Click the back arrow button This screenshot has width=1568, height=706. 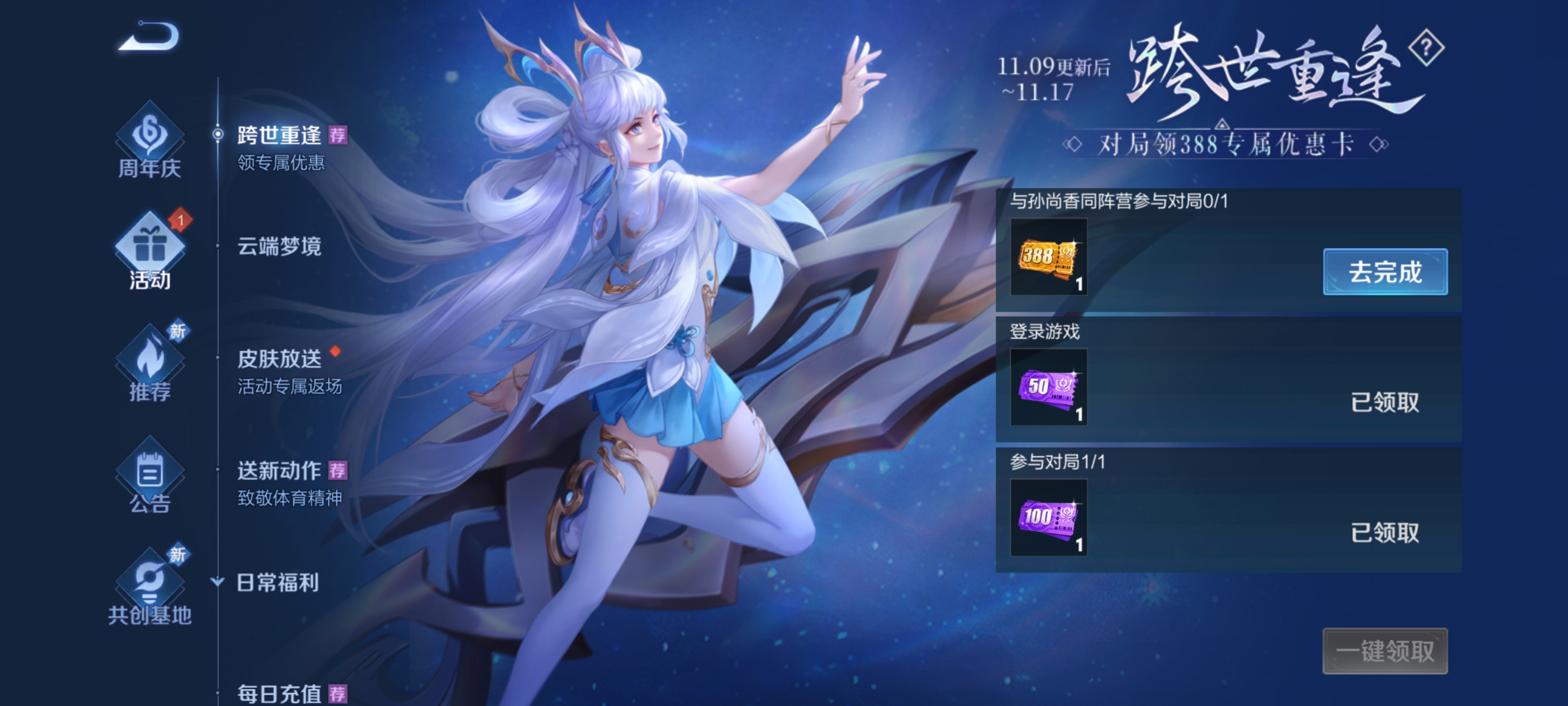click(148, 37)
